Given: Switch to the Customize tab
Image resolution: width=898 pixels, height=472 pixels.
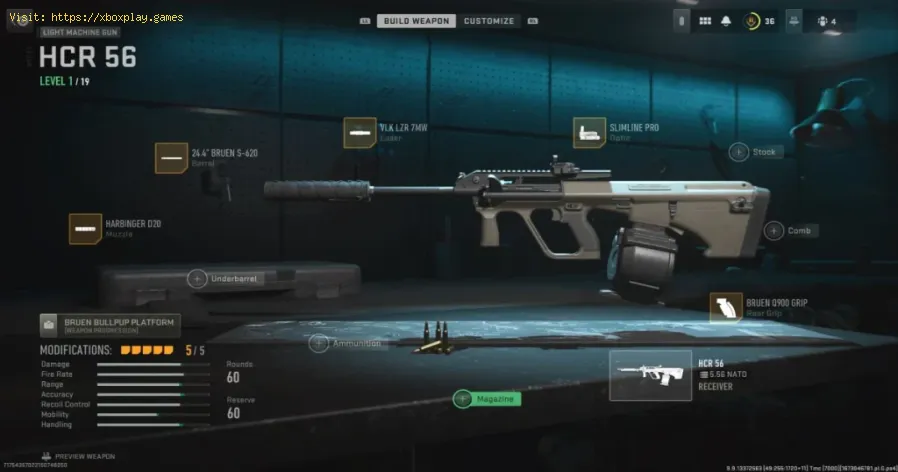Looking at the screenshot, I should 489,21.
